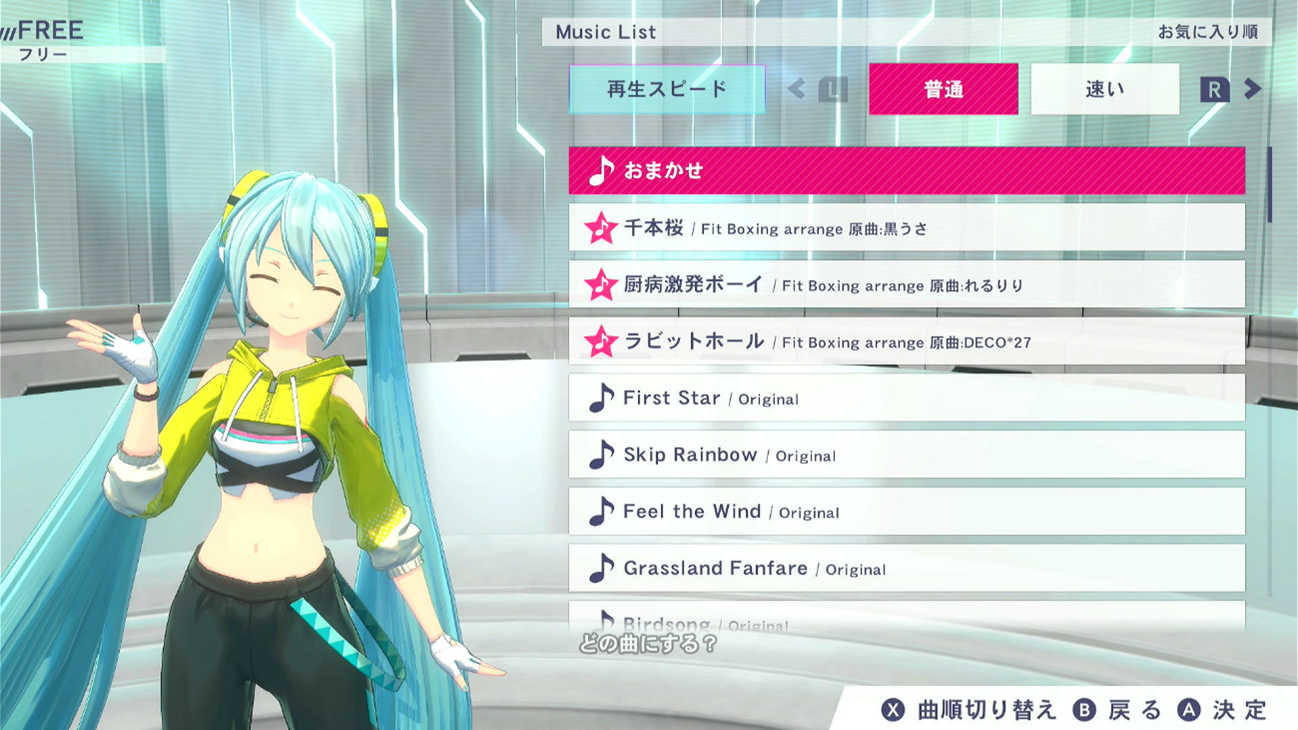Click the music note icon beside First Star
Viewport: 1298px width, 730px height.
pos(600,397)
